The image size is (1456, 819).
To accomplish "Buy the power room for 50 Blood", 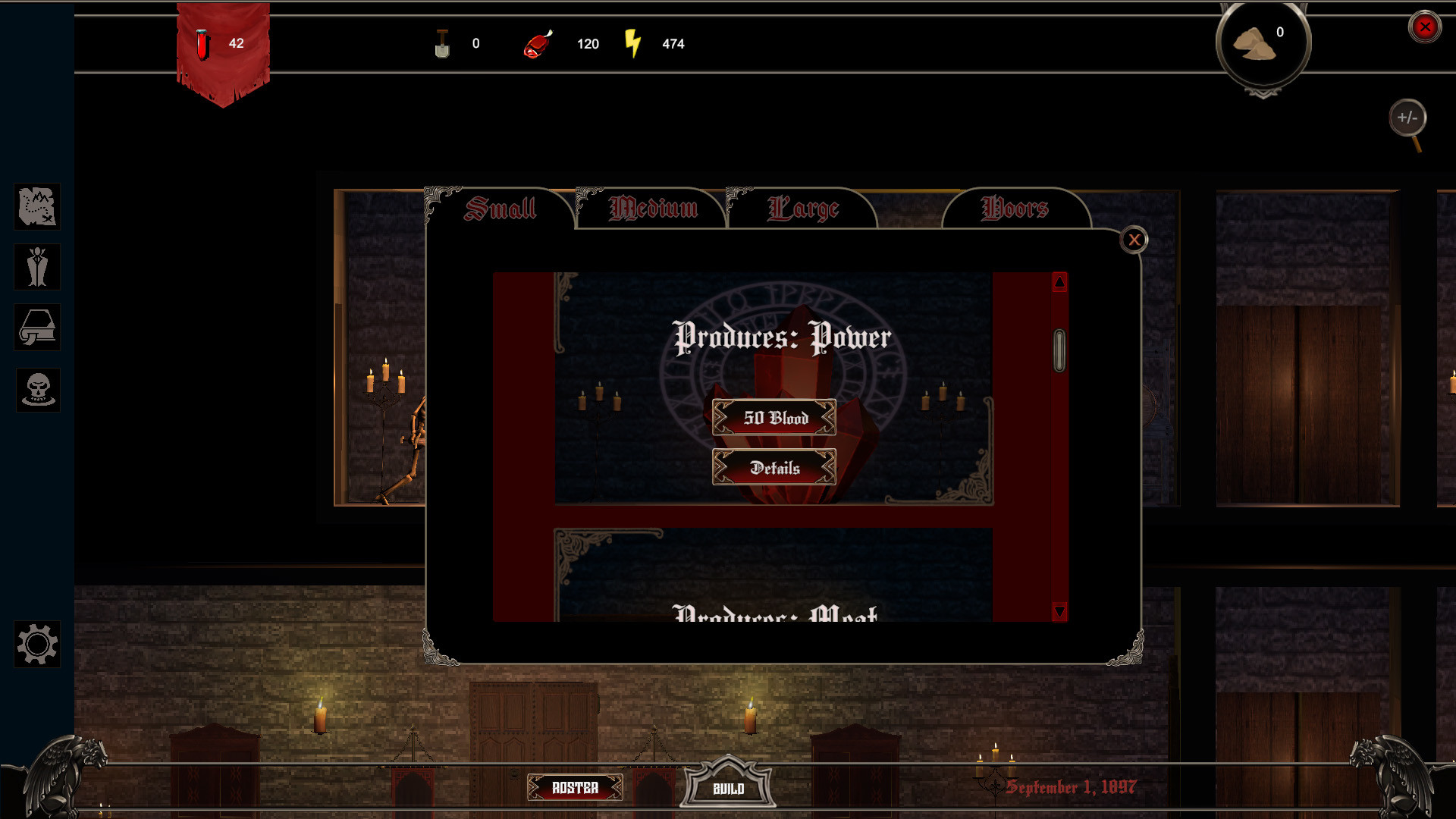I will 775,418.
